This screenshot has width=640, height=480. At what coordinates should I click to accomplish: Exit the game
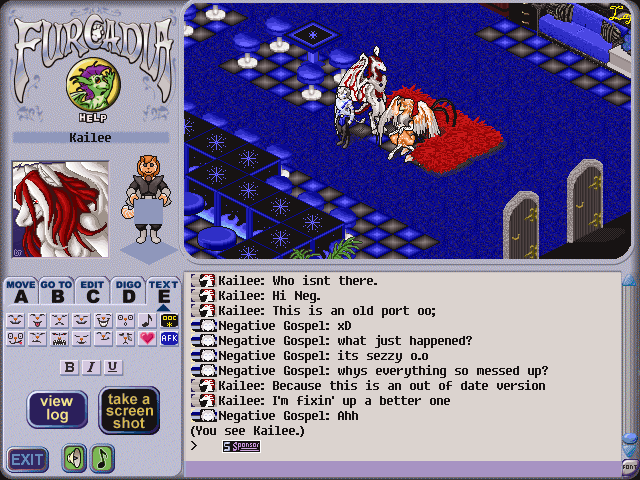[27, 460]
